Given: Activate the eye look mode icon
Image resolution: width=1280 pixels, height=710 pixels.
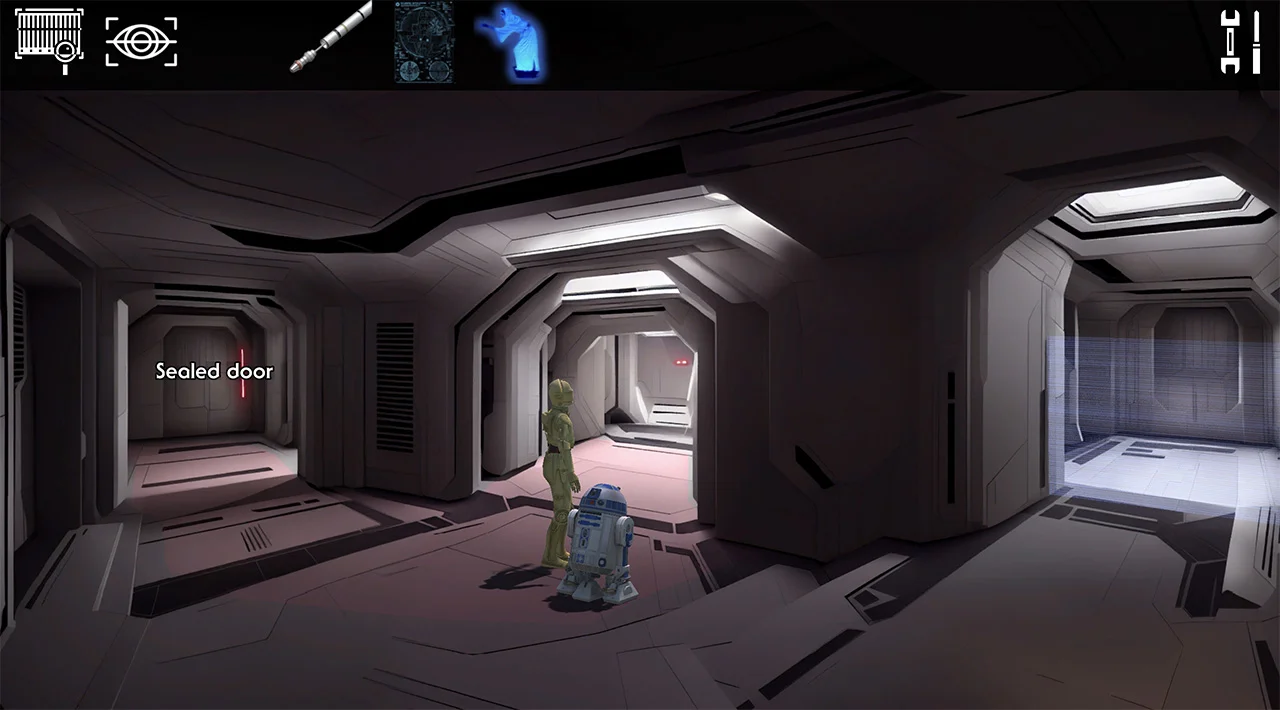Looking at the screenshot, I should [x=141, y=42].
